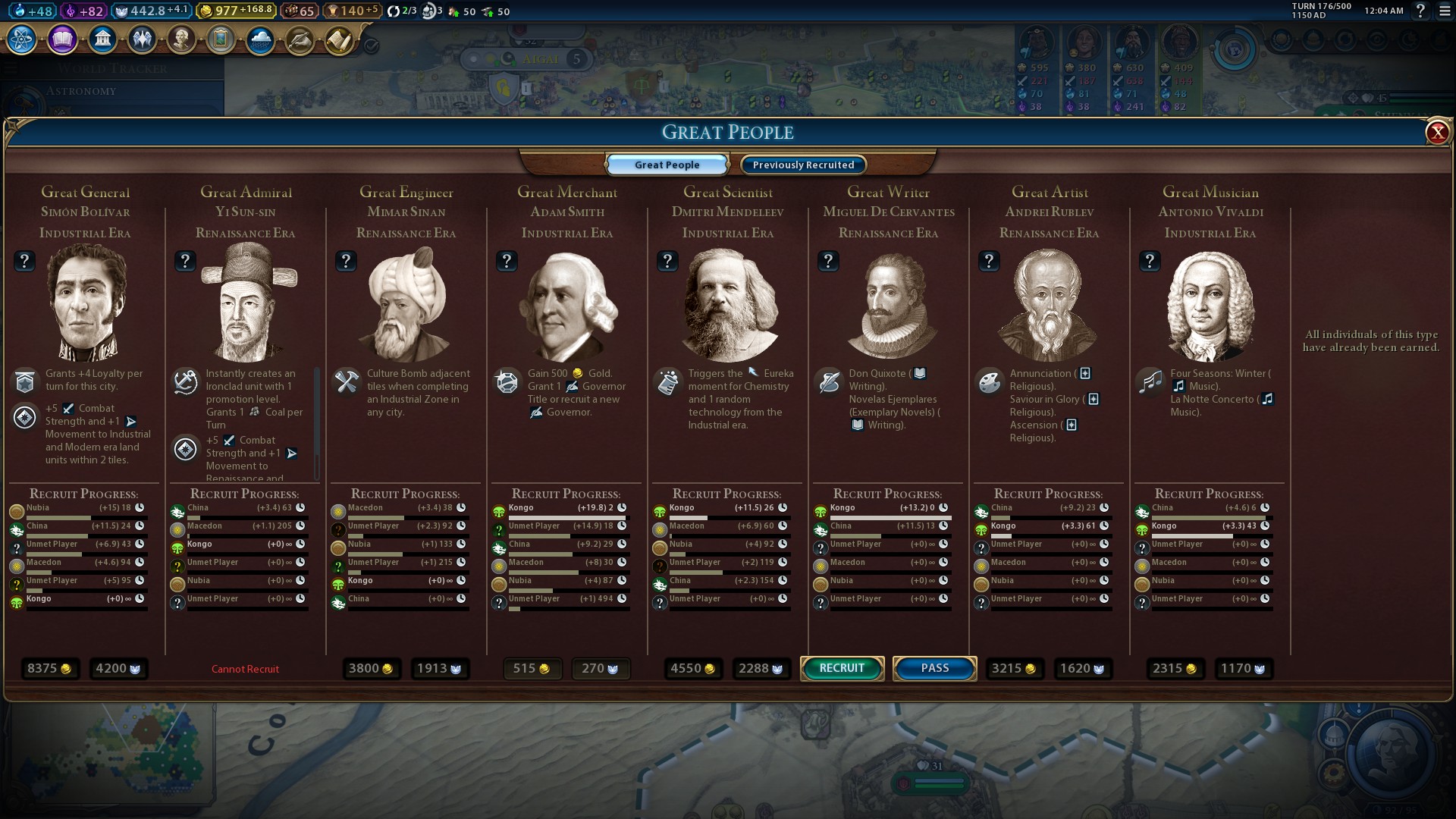Buy Simón Bolívar for 8375 gold
1456x819 pixels.
click(x=49, y=669)
